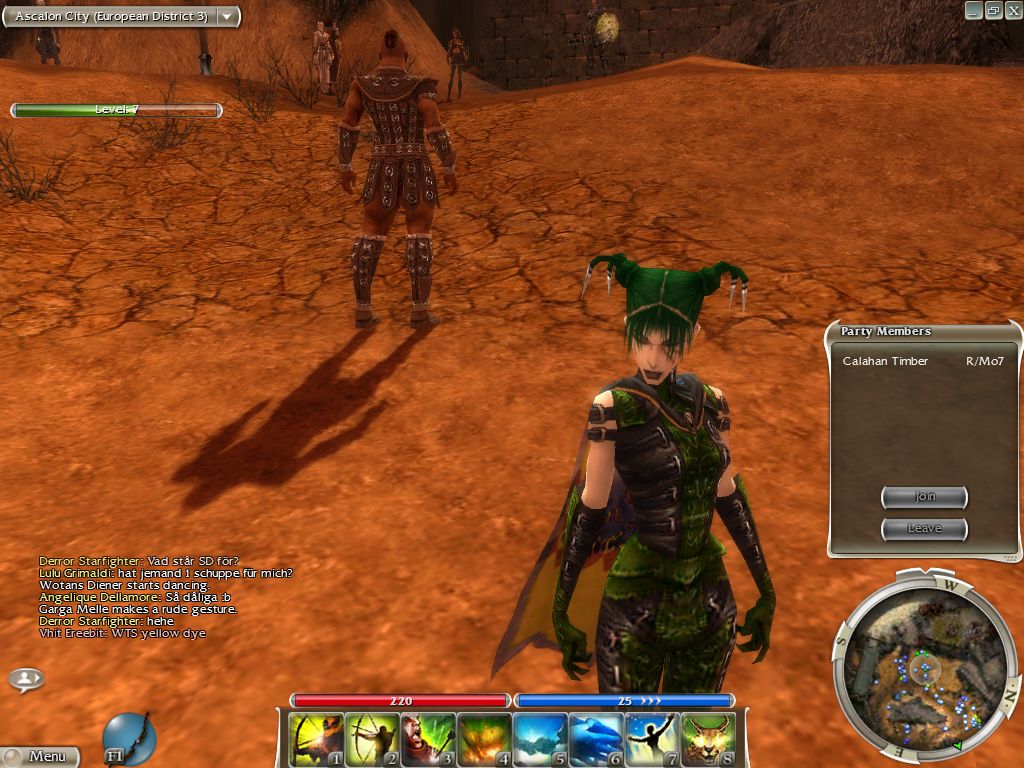Activate skill 1, the glowing bow shot

click(316, 739)
